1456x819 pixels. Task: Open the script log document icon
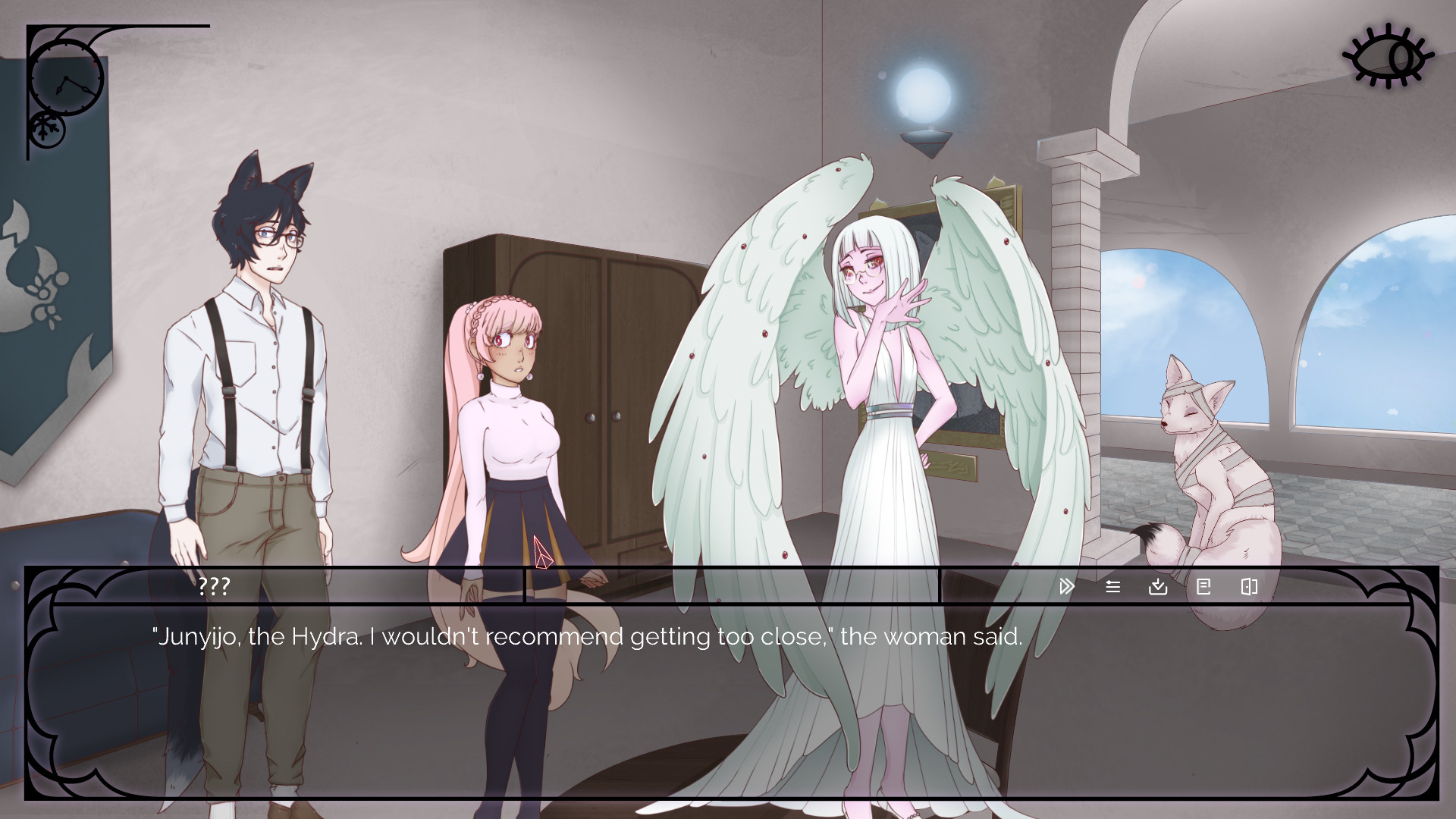pos(1203,586)
